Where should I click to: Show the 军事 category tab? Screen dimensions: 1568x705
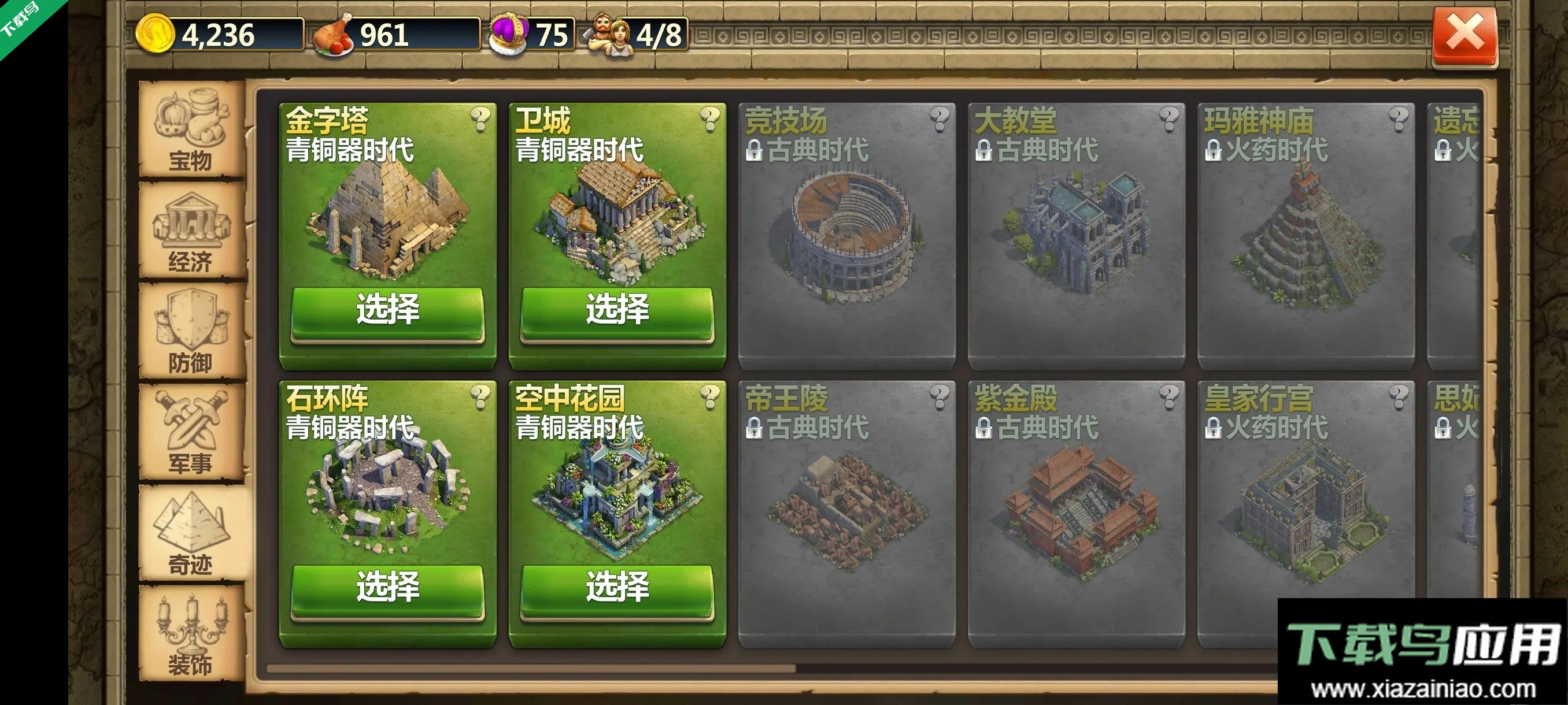191,433
